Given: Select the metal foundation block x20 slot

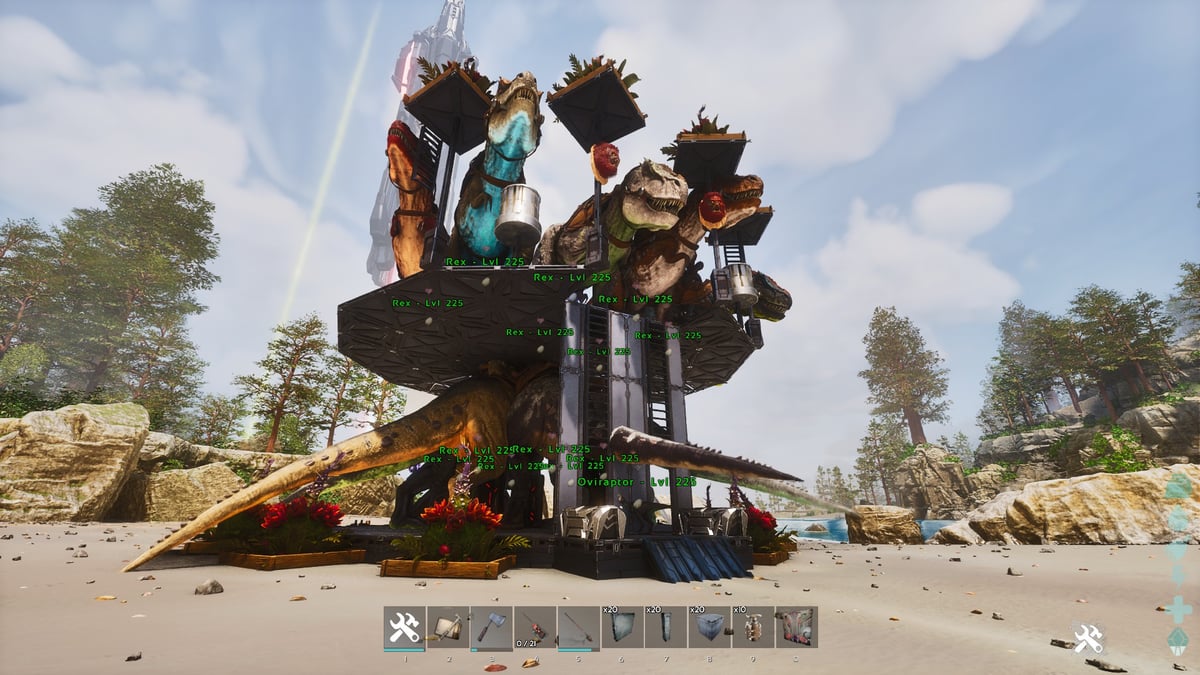Looking at the screenshot, I should [x=709, y=628].
